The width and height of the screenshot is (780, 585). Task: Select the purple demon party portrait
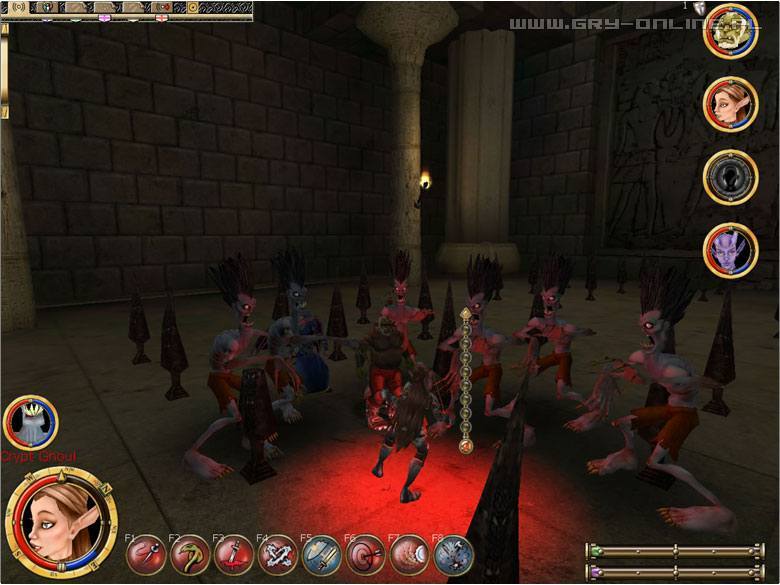pyautogui.click(x=731, y=250)
